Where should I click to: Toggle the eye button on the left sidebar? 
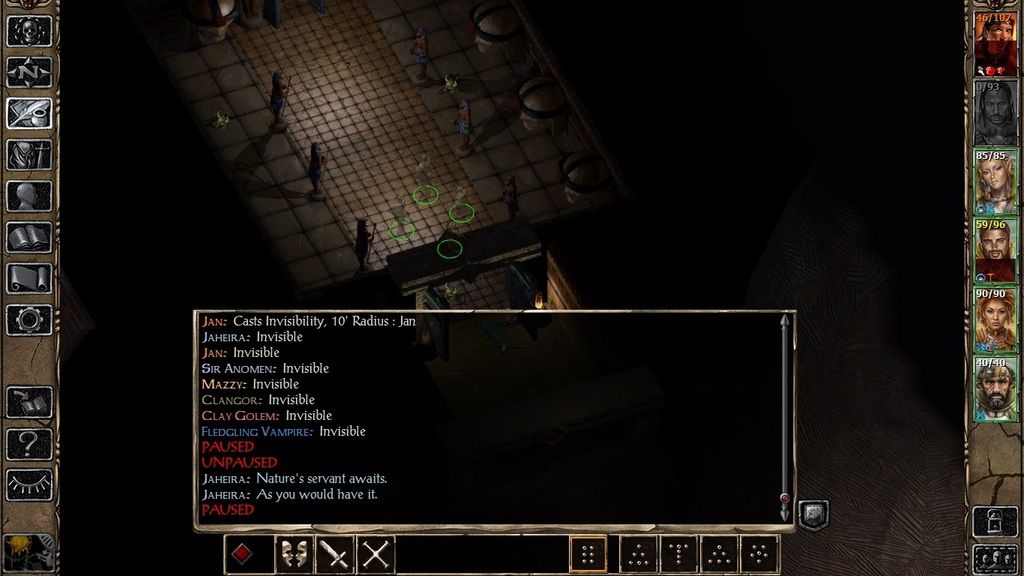pos(29,485)
